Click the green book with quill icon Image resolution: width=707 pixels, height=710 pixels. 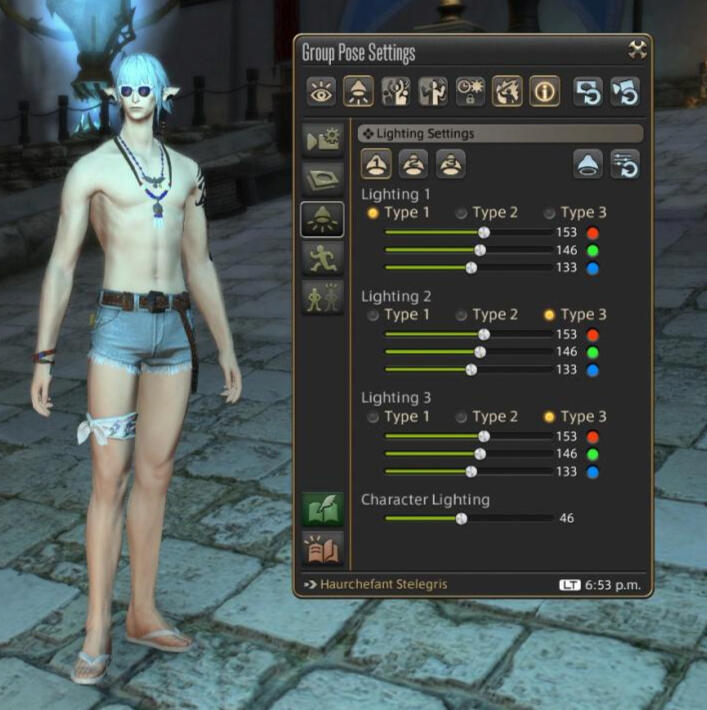(323, 508)
